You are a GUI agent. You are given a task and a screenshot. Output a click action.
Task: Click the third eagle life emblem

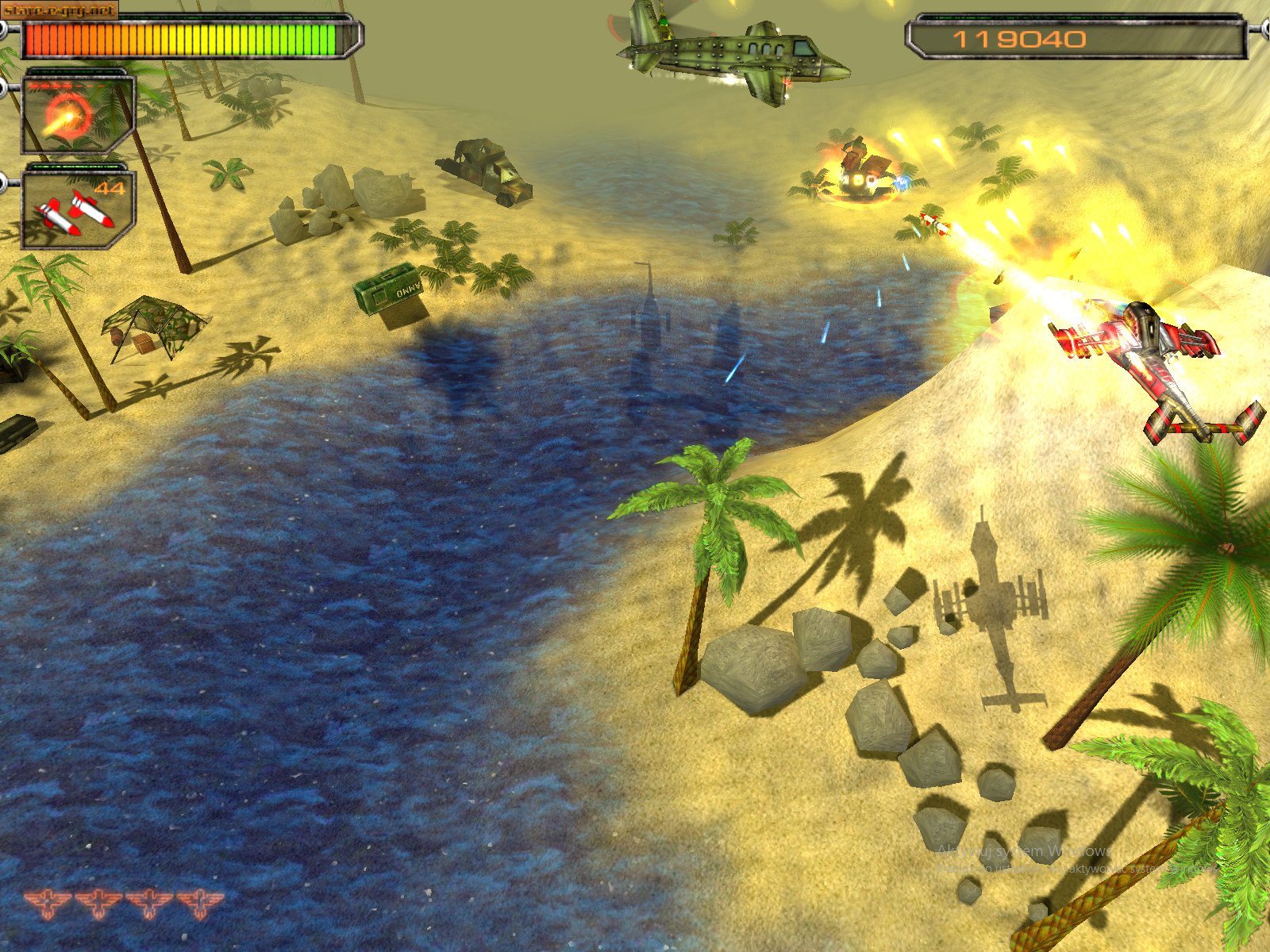coord(151,902)
